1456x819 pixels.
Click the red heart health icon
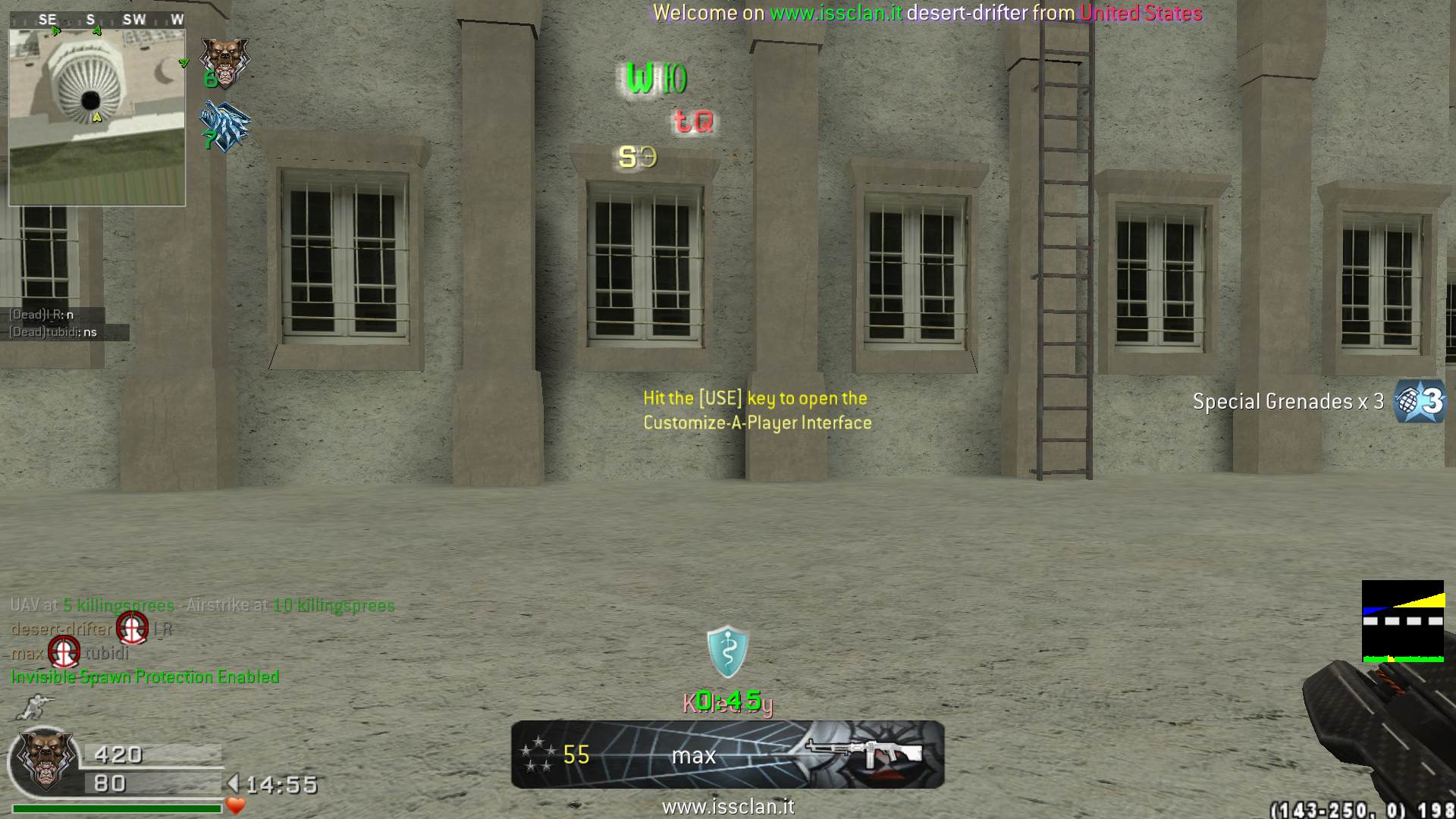click(x=236, y=805)
